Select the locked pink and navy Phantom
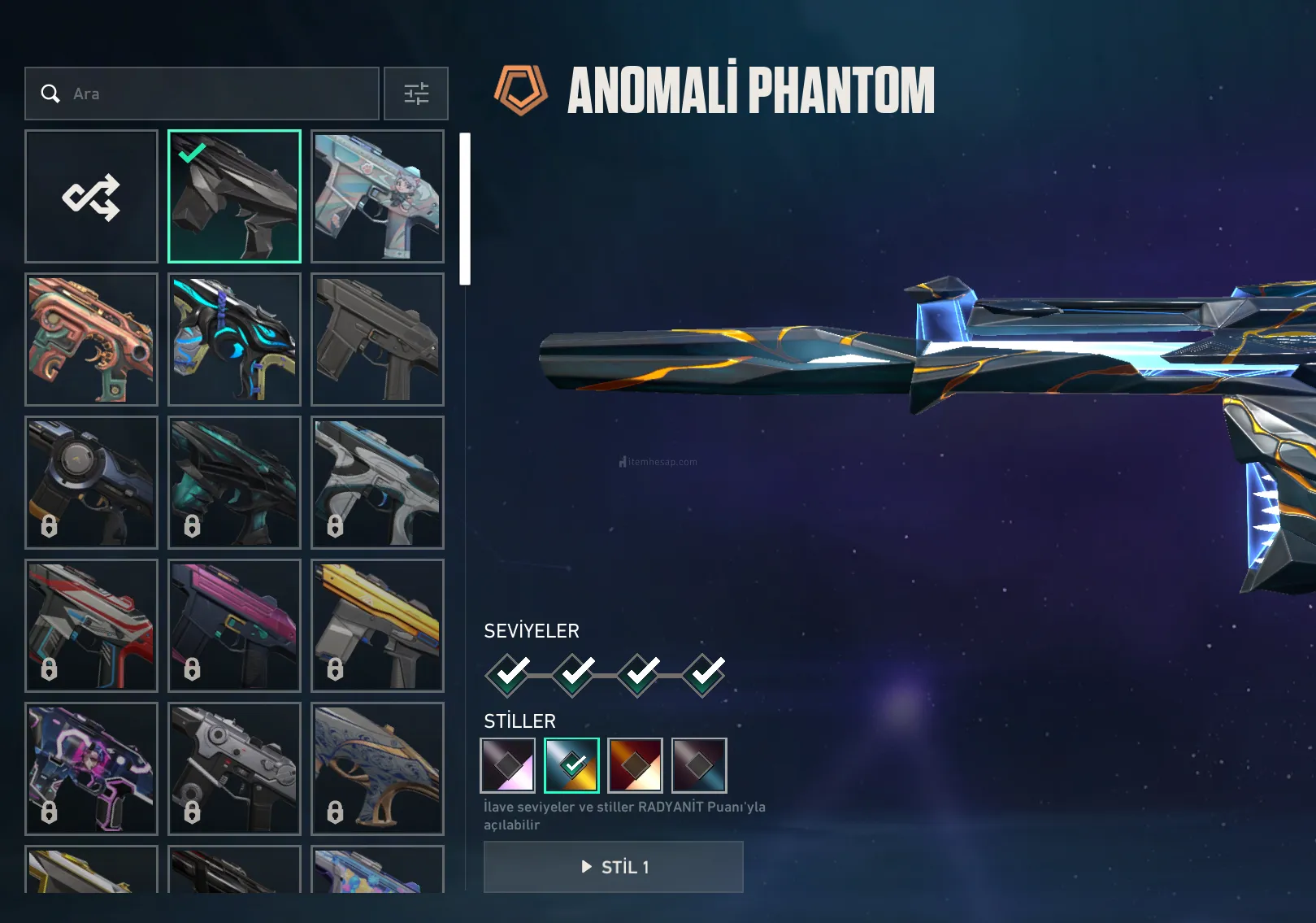The width and height of the screenshot is (1316, 923). (x=234, y=625)
